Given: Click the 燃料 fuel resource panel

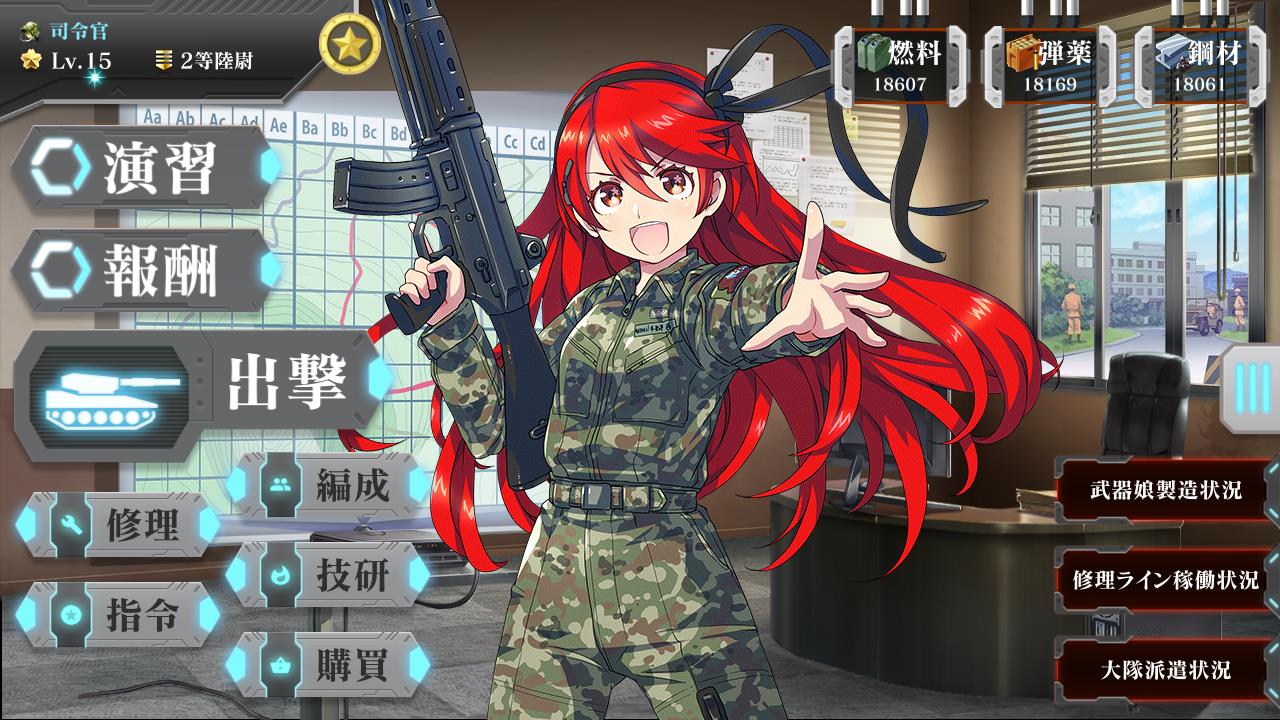Looking at the screenshot, I should (900, 65).
